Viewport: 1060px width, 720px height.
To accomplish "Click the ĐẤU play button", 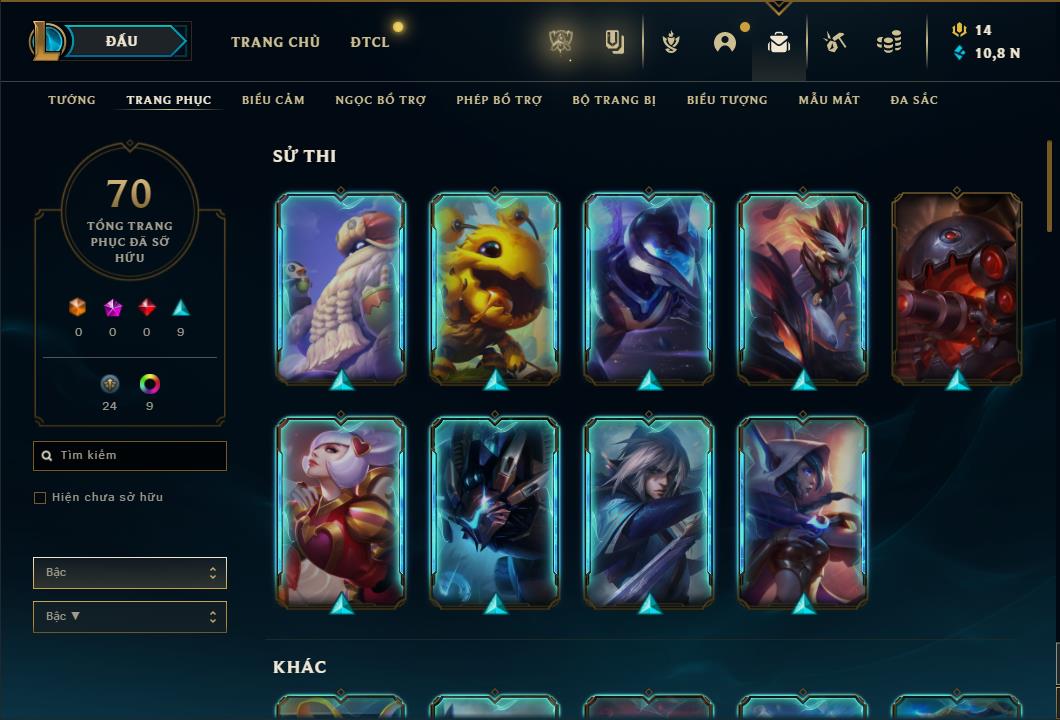I will 121,41.
